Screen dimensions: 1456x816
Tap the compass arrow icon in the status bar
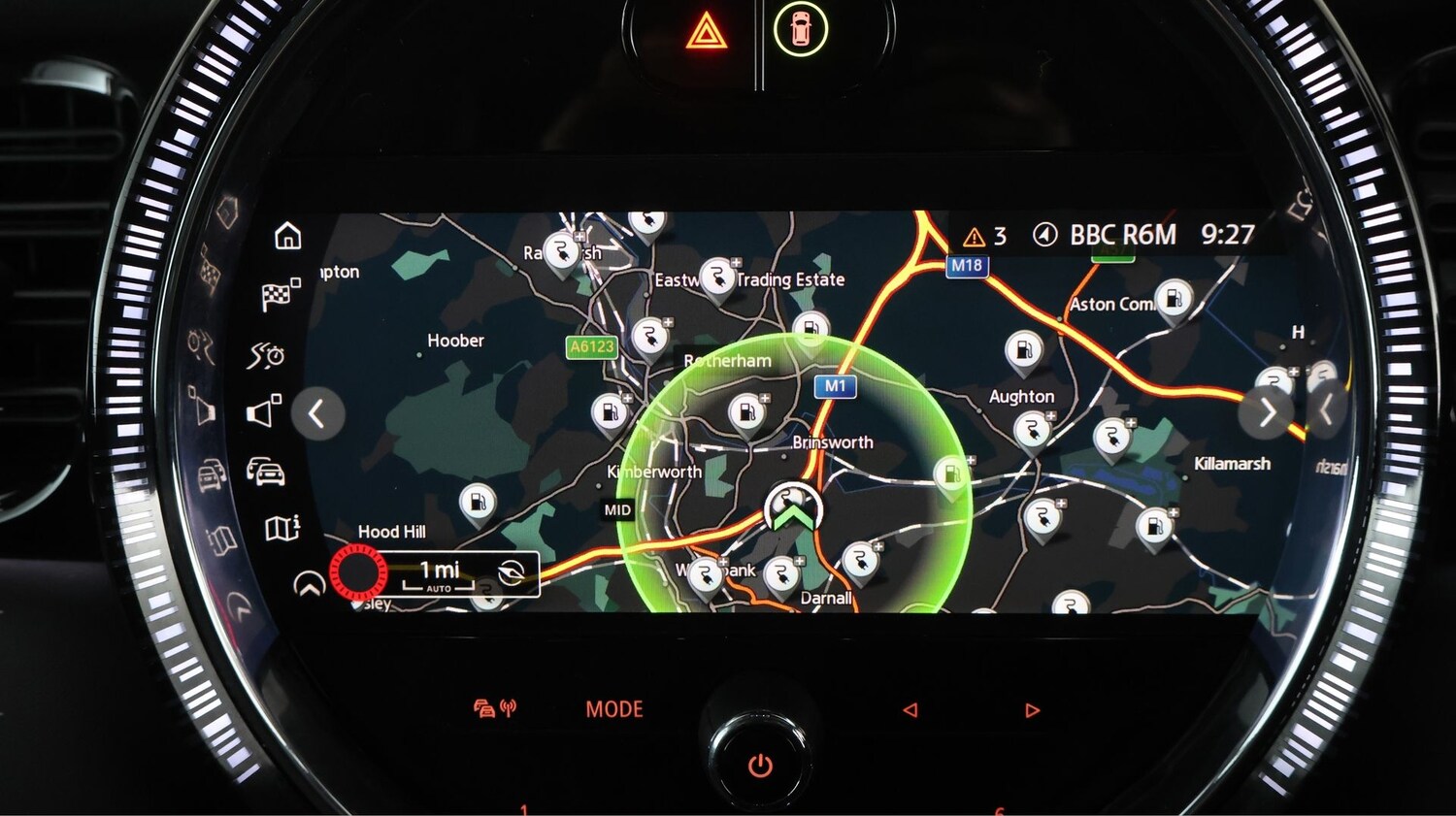(1044, 235)
